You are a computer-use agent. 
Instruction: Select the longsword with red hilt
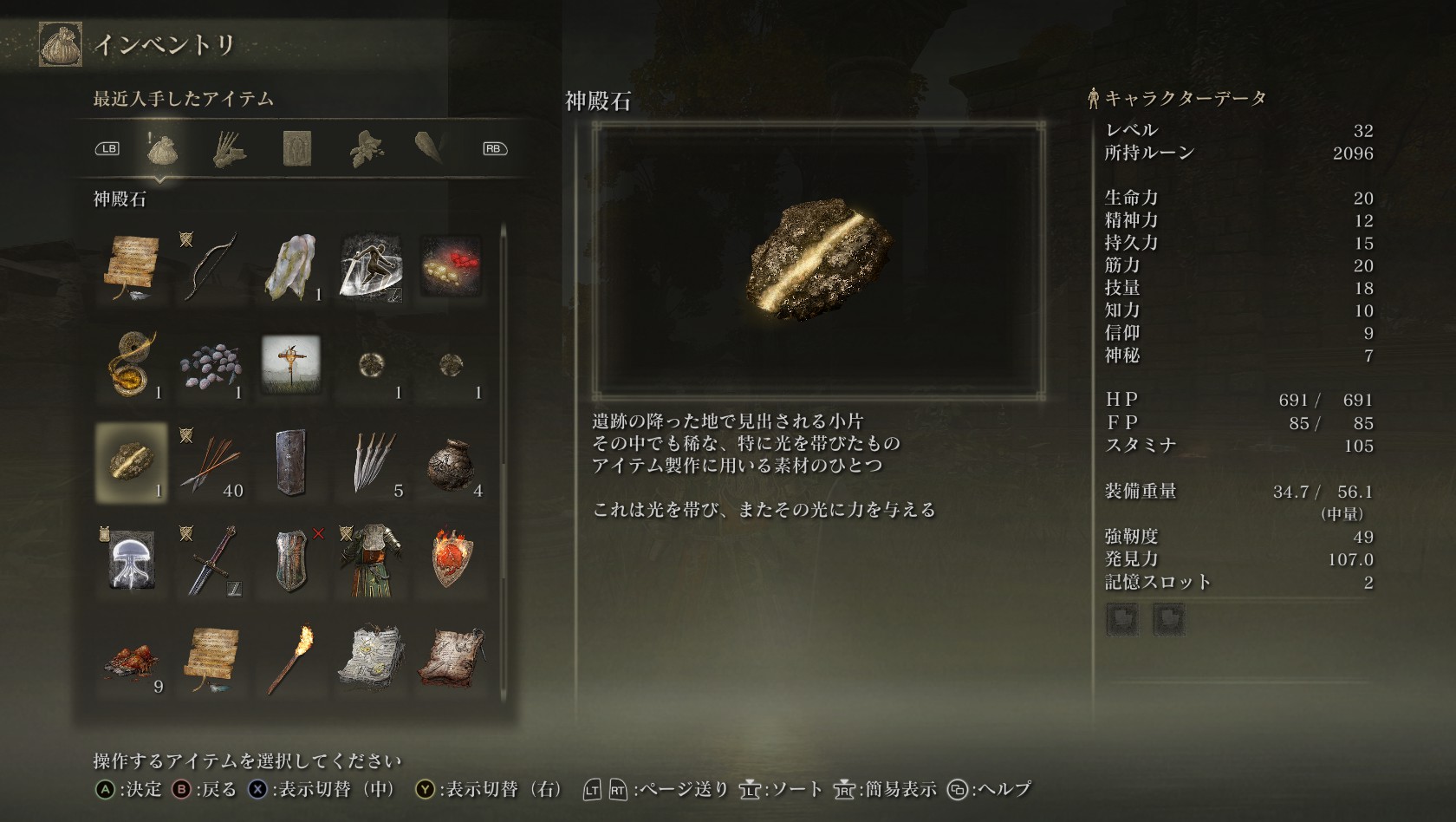(211, 560)
